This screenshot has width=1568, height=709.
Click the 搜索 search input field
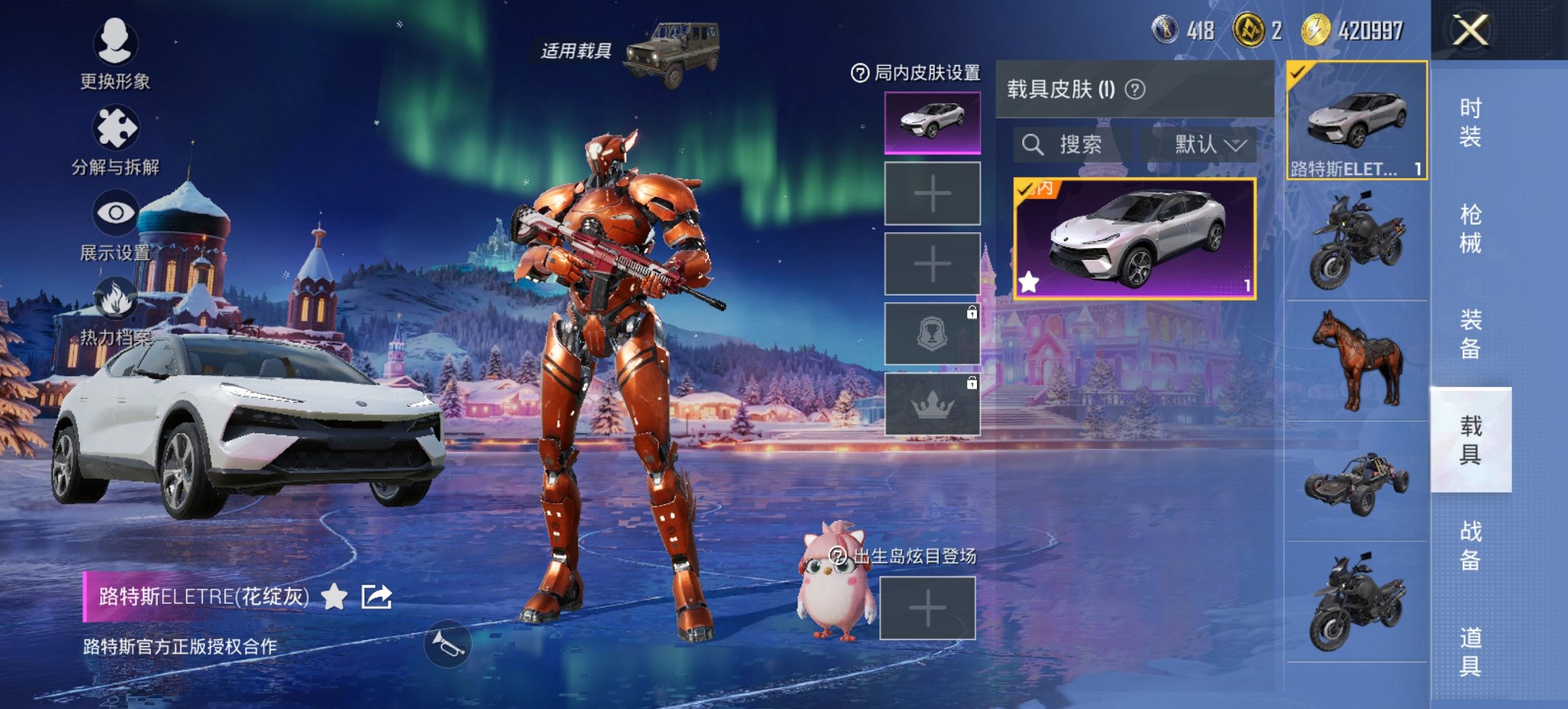1073,146
